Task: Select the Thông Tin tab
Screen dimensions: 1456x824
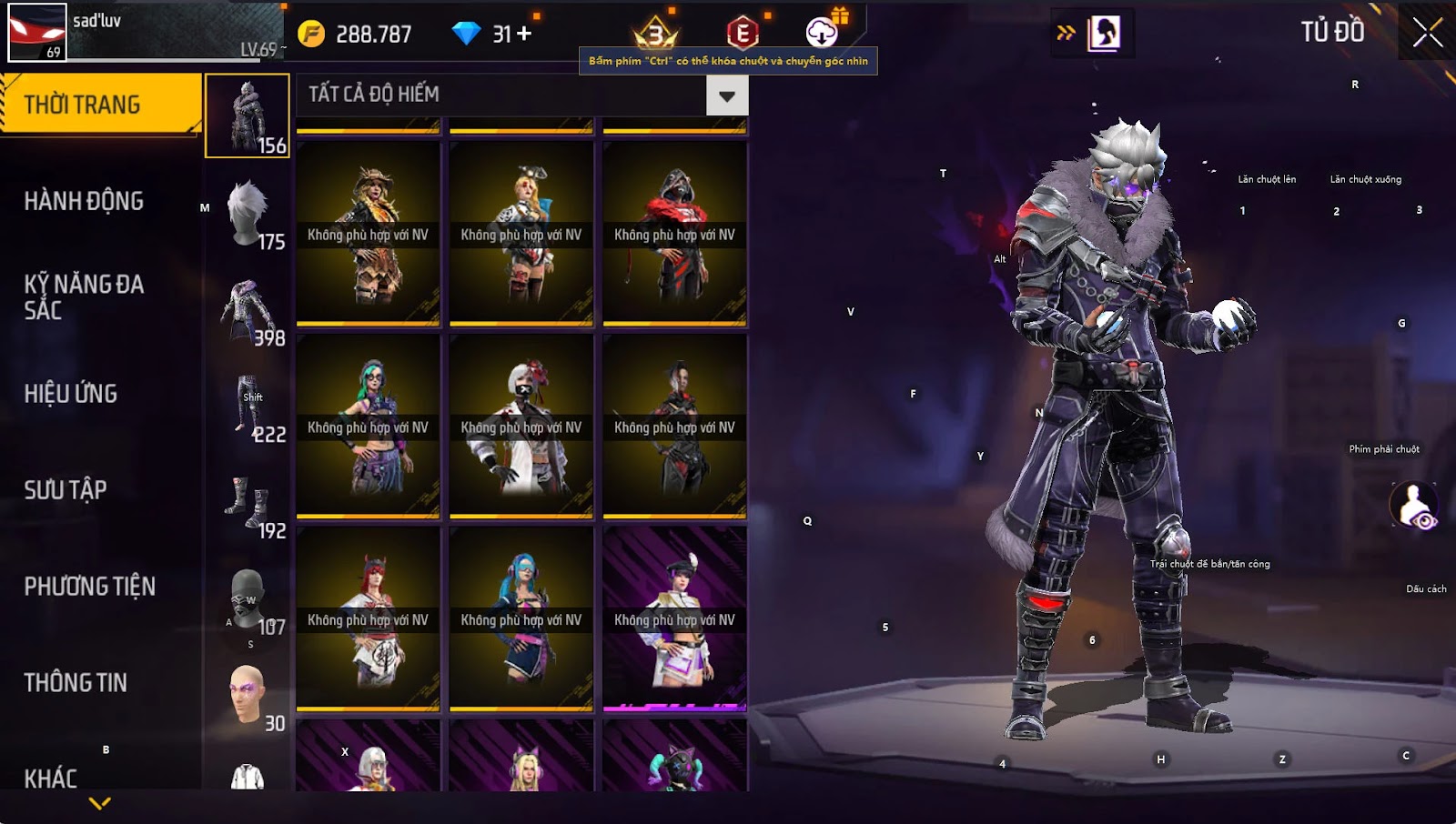Action: point(76,683)
